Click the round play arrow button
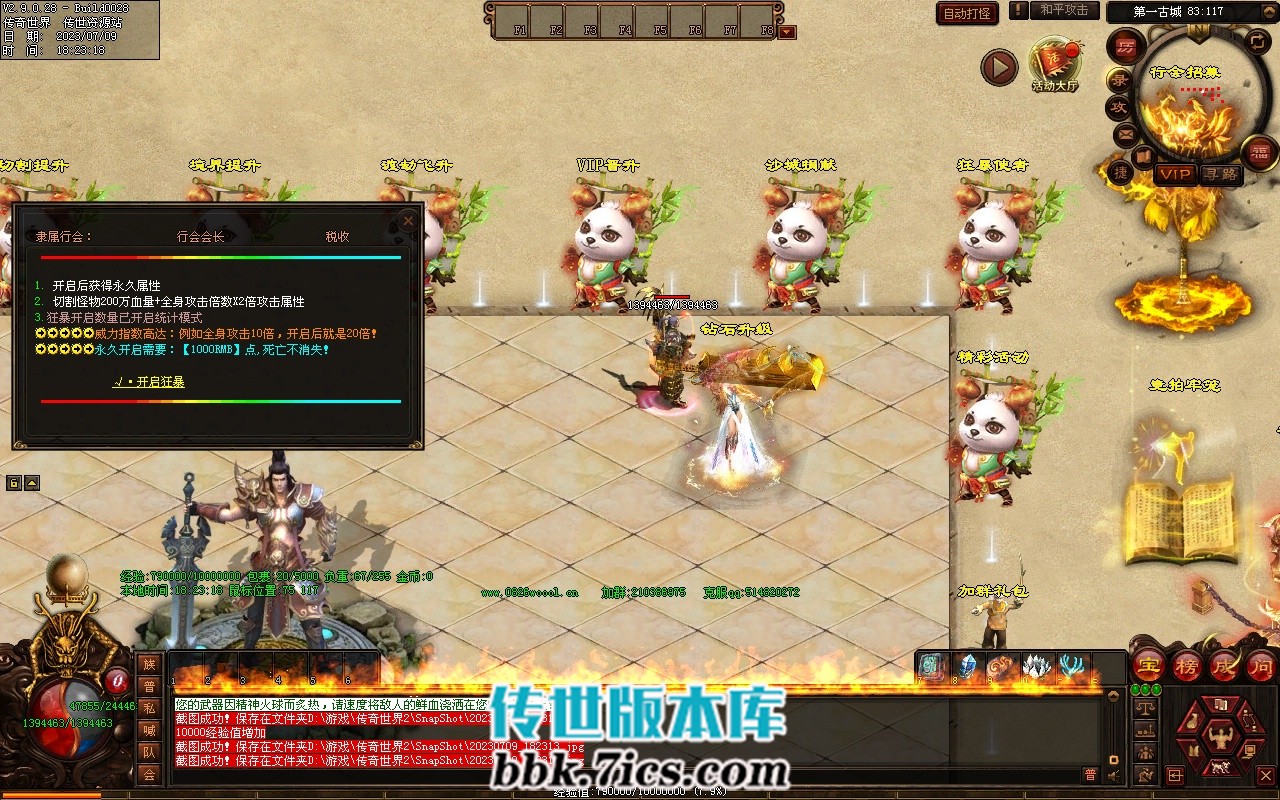 click(998, 67)
